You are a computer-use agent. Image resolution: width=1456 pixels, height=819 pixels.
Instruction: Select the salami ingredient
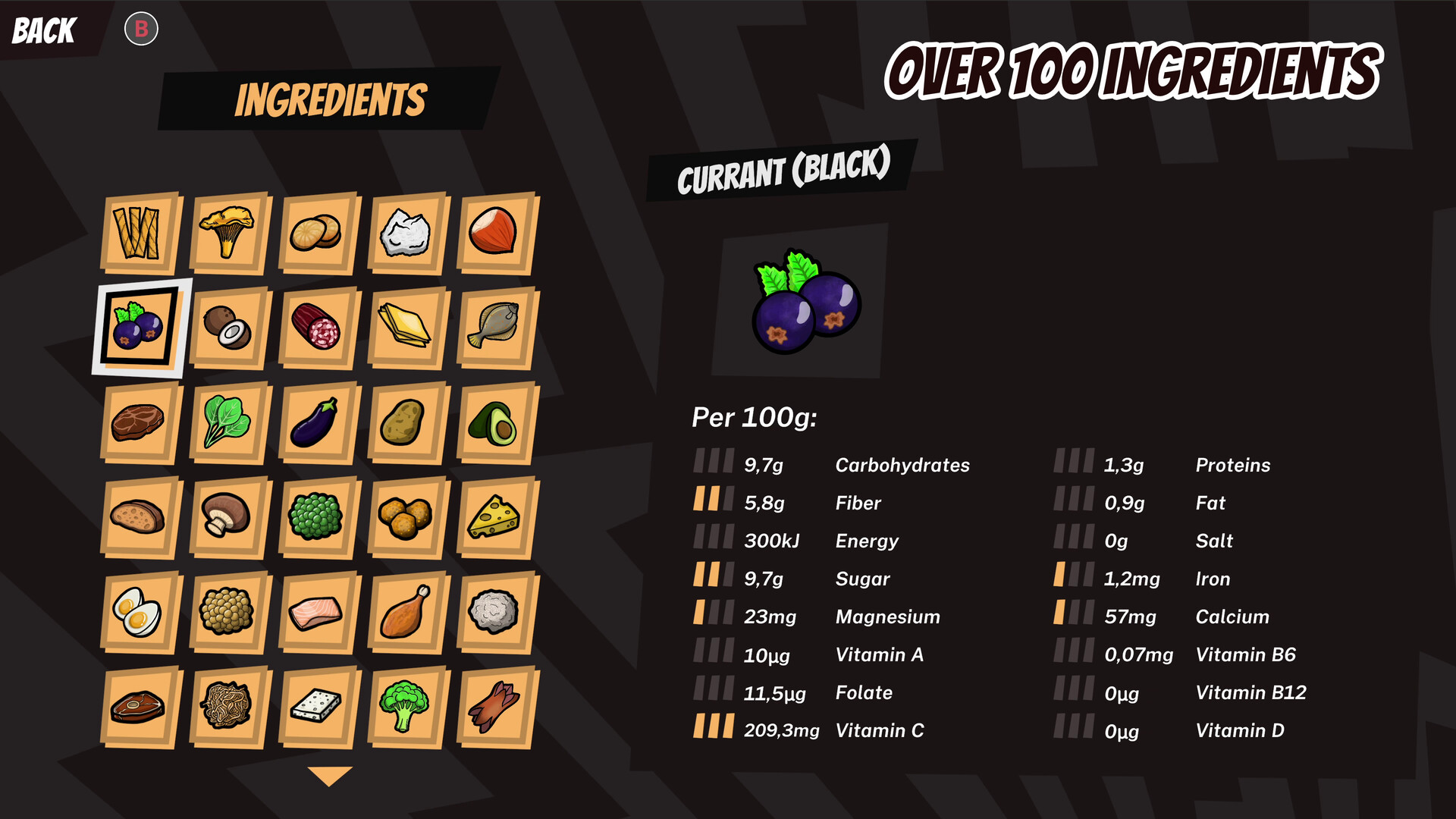pos(318,328)
